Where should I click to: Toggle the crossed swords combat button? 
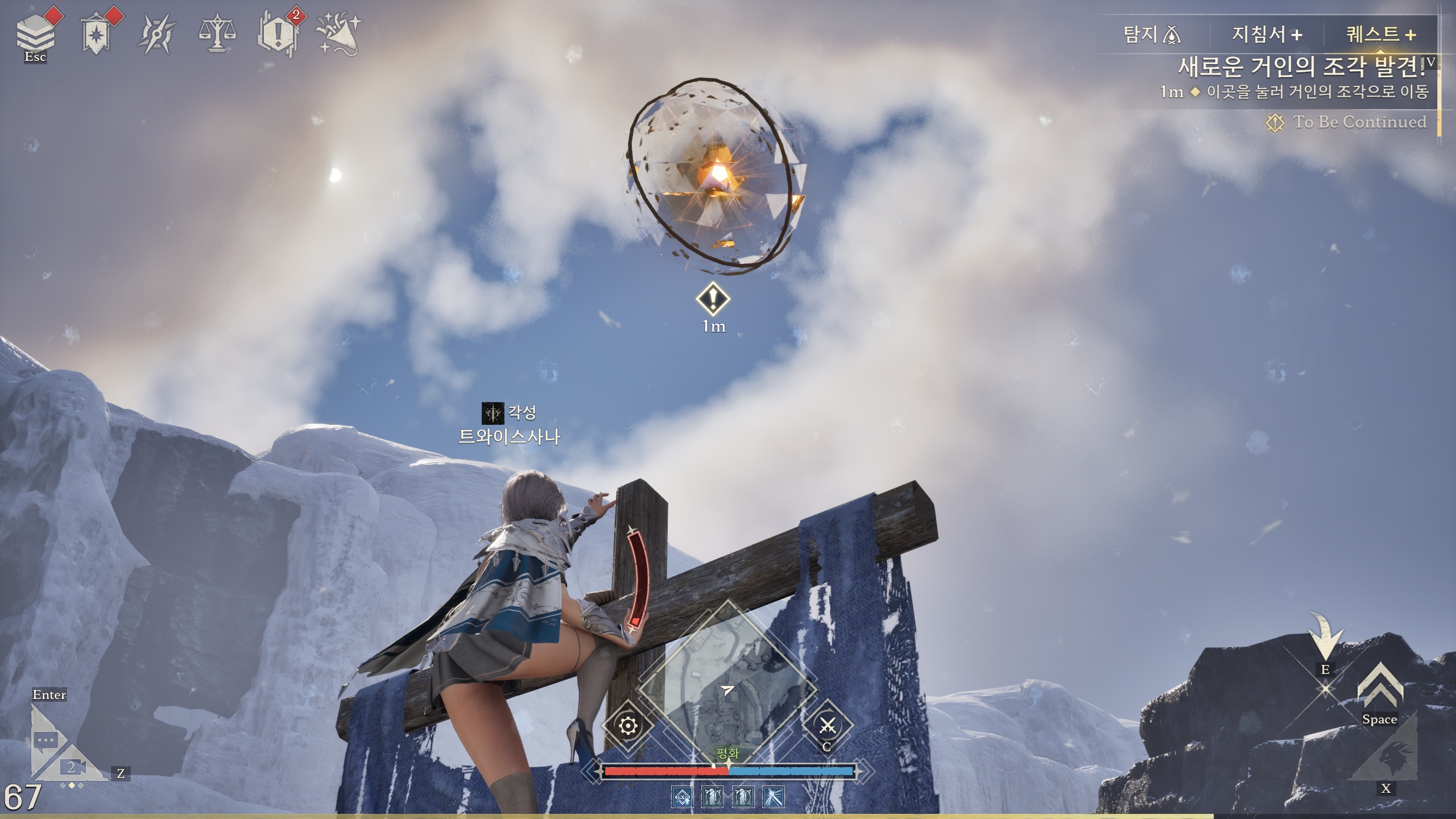point(827,726)
